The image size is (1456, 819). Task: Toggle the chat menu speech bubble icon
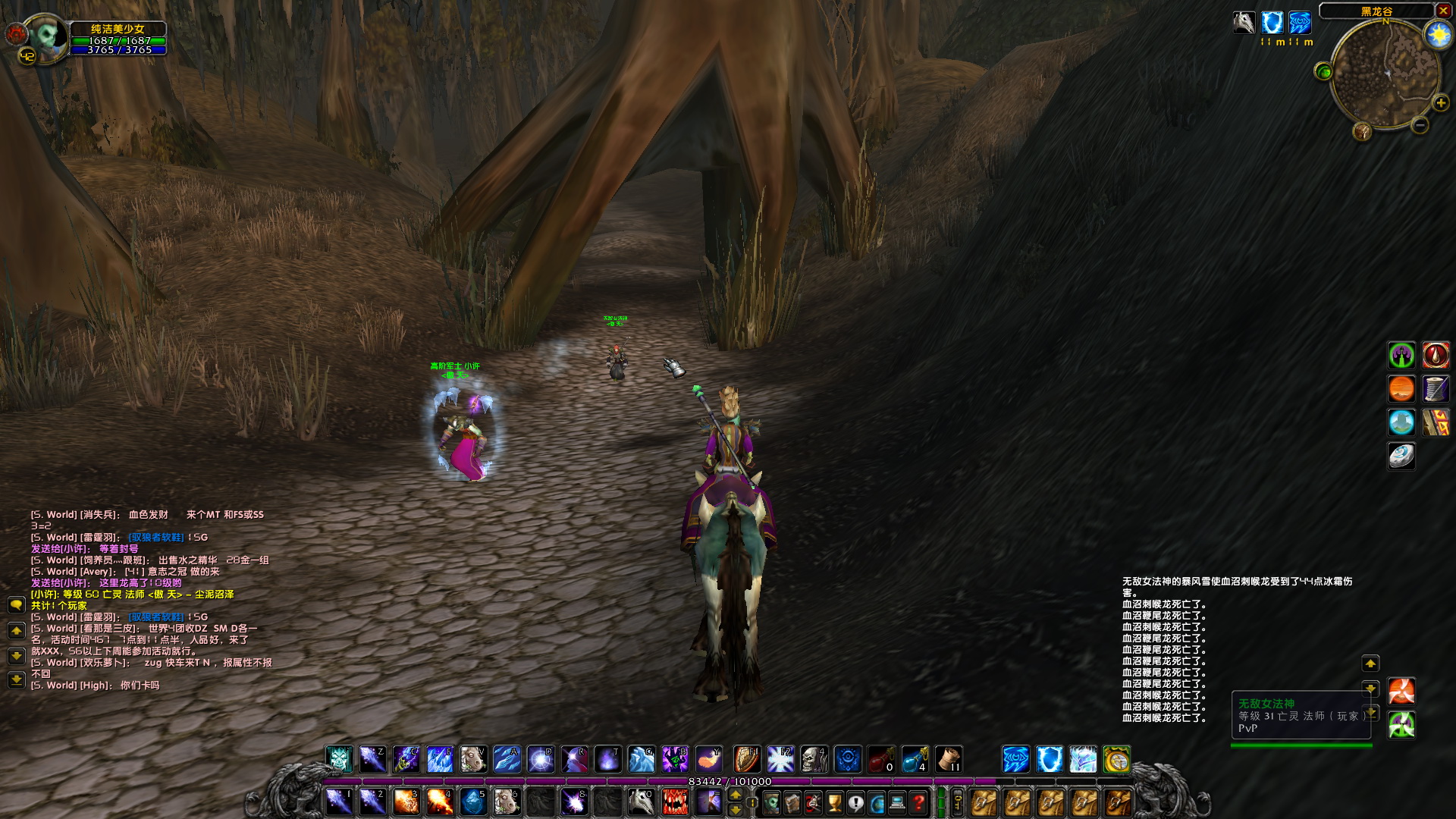[16, 605]
